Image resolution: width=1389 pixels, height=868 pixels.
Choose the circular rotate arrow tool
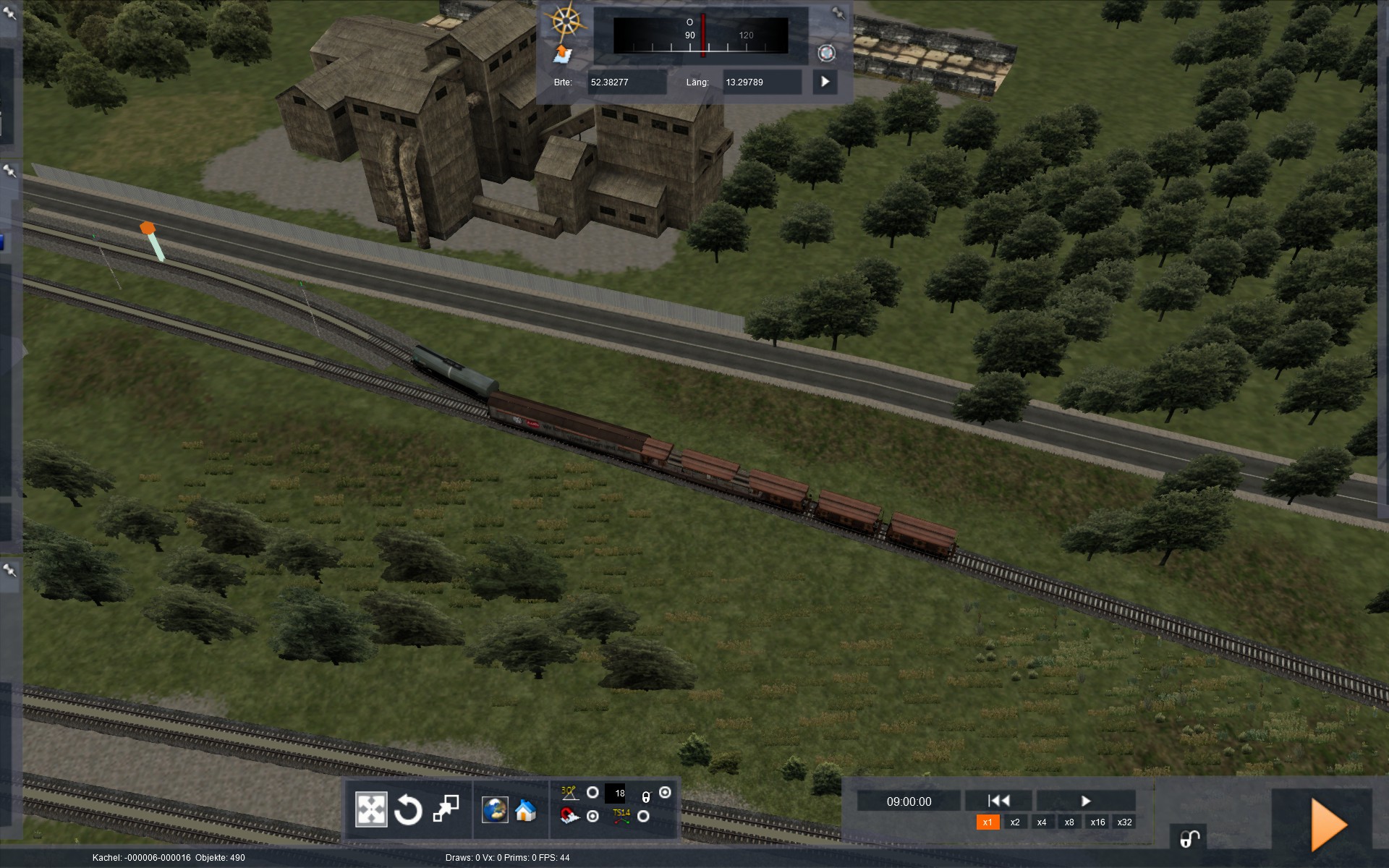408,809
